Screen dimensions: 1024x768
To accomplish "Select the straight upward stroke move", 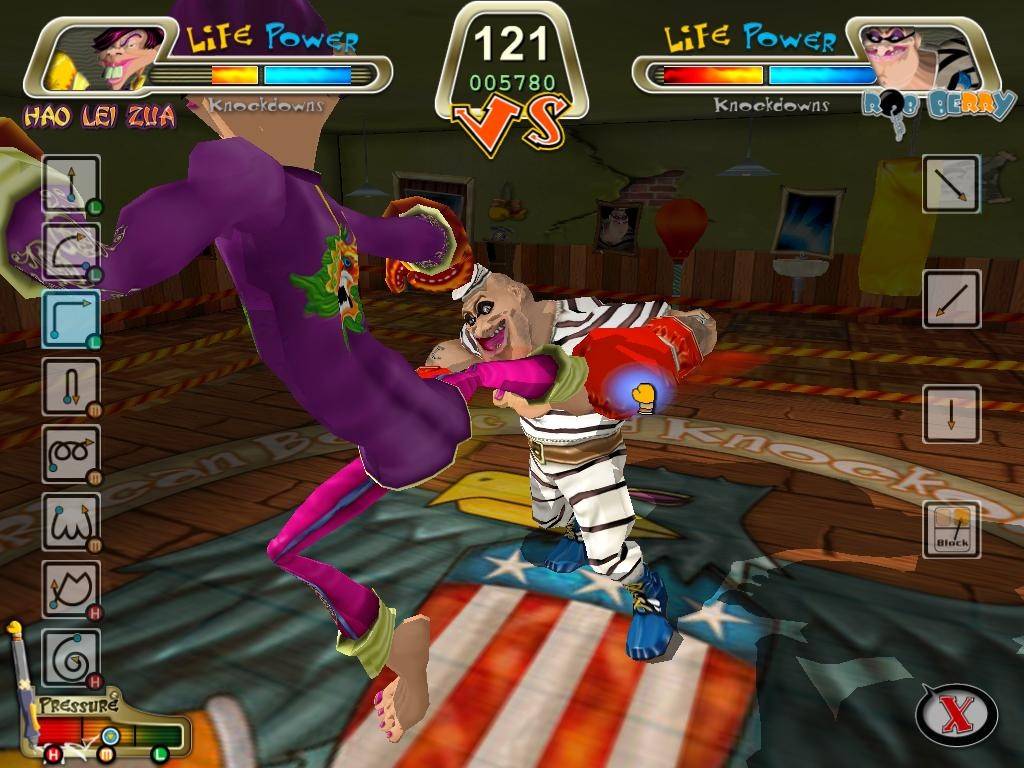I will point(71,184).
